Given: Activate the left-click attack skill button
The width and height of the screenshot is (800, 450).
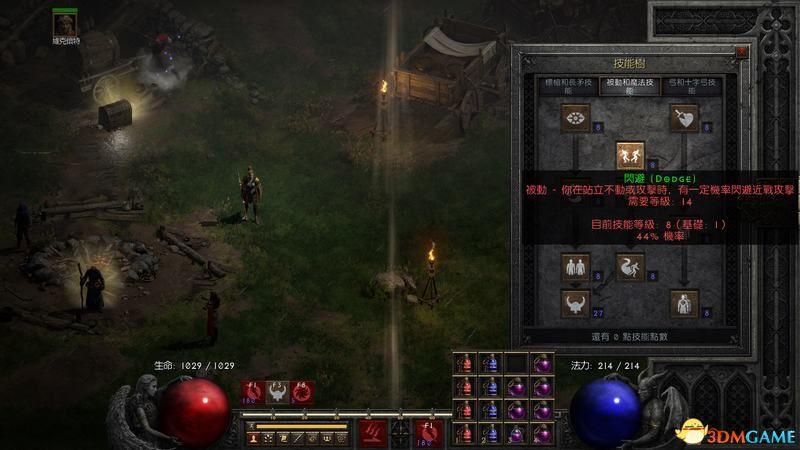Looking at the screenshot, I should tap(374, 432).
